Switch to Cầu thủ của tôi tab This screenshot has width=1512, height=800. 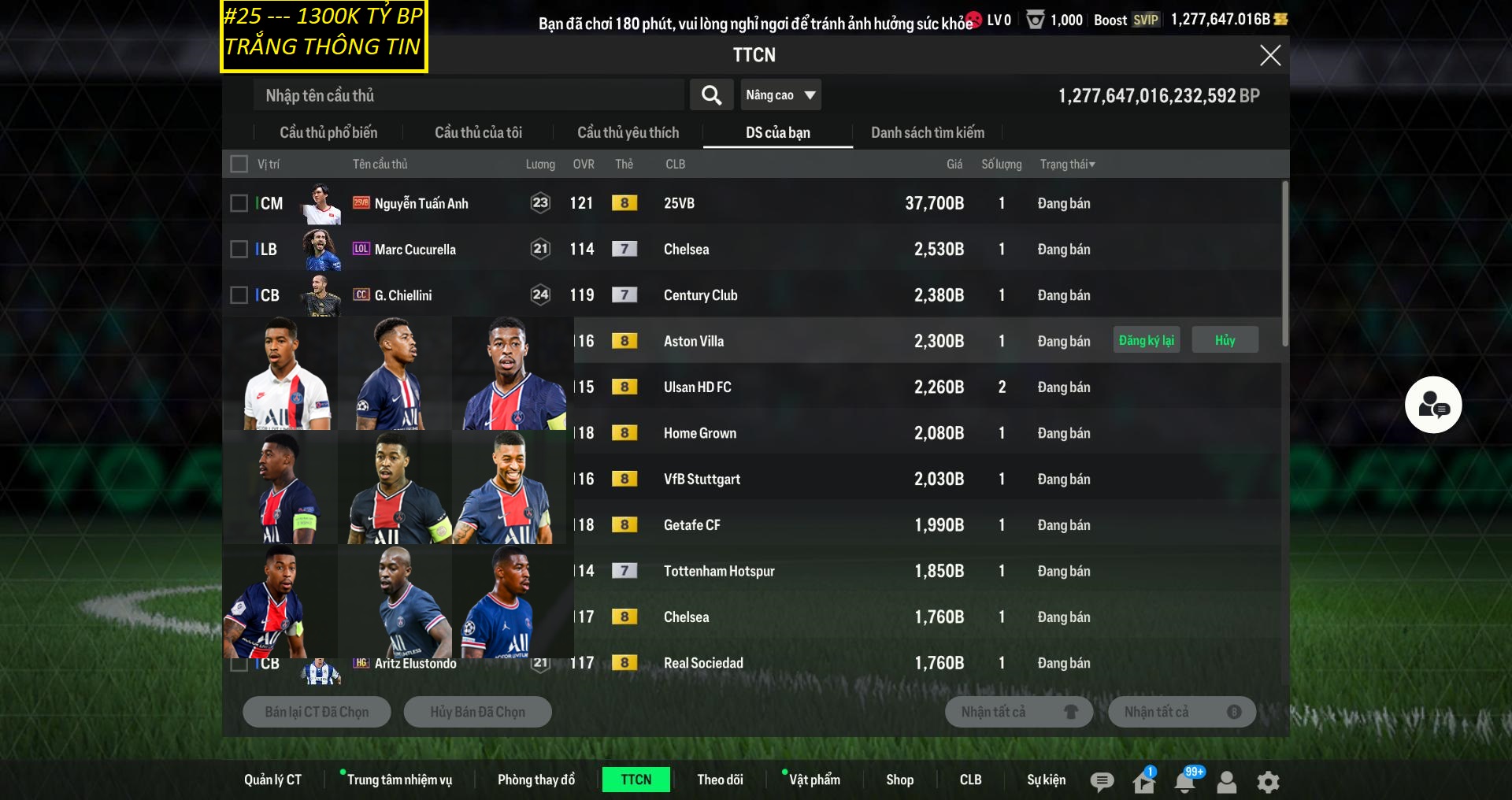[x=478, y=132]
